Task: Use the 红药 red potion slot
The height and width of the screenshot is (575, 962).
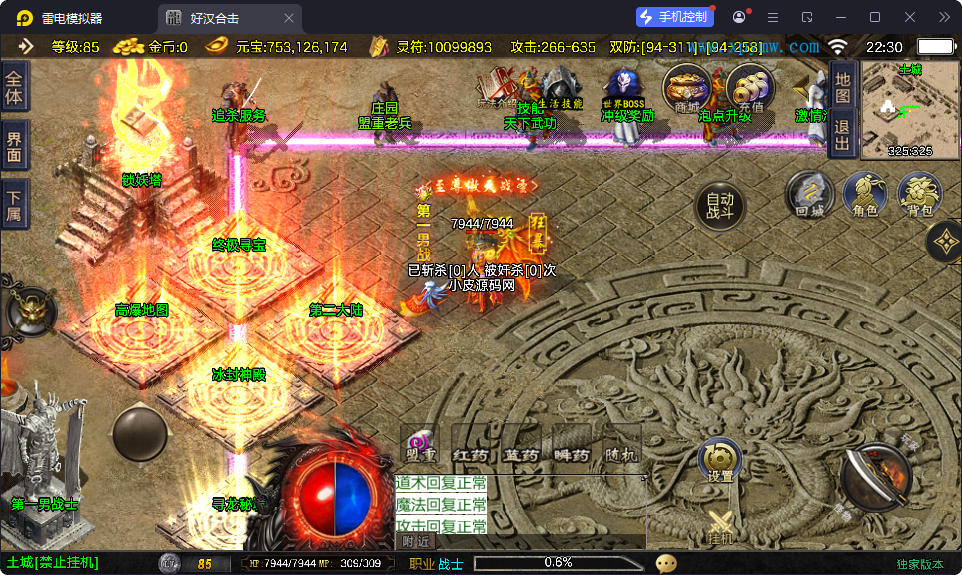Action: (x=470, y=445)
